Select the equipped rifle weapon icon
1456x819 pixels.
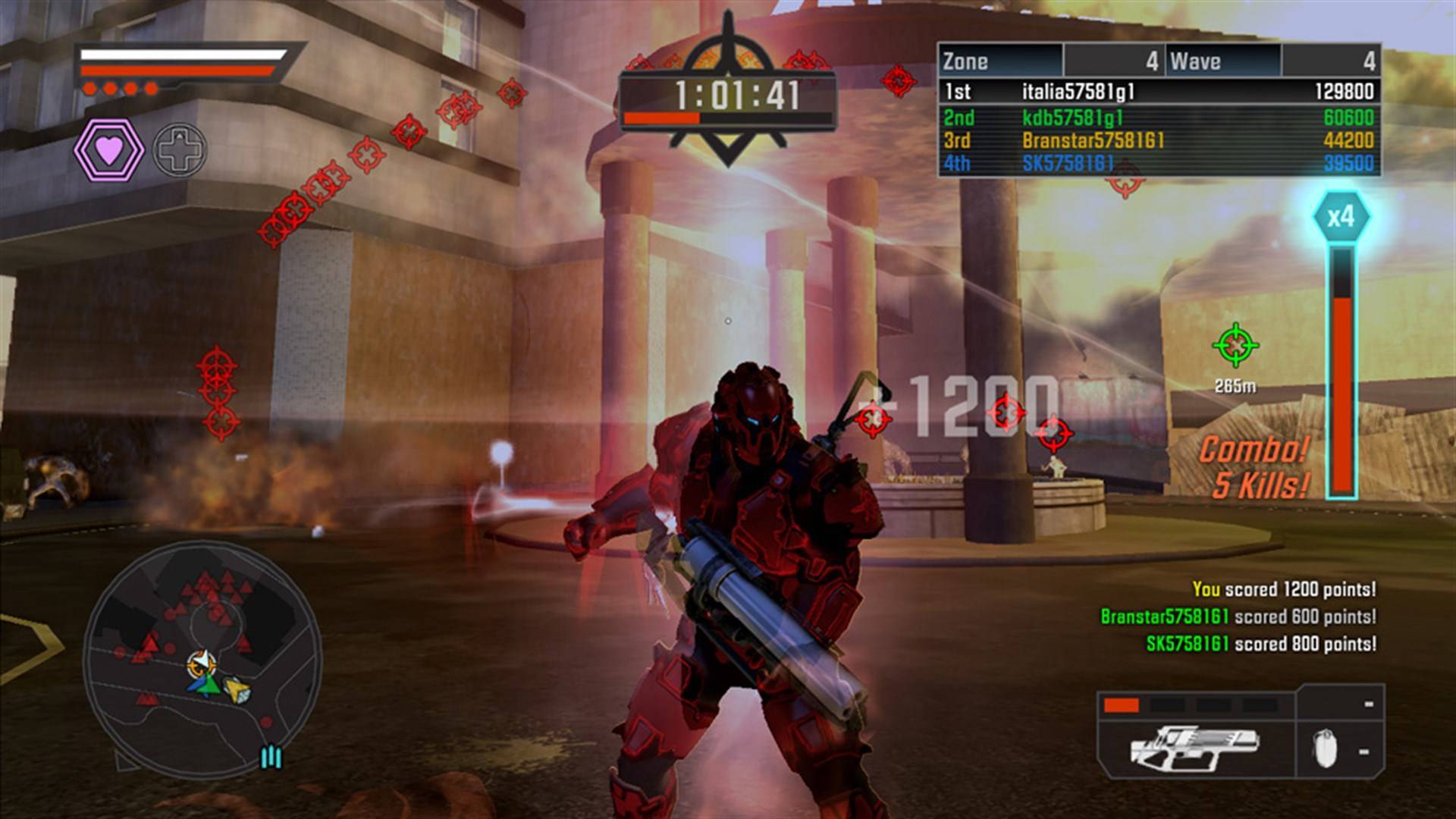click(x=1194, y=747)
